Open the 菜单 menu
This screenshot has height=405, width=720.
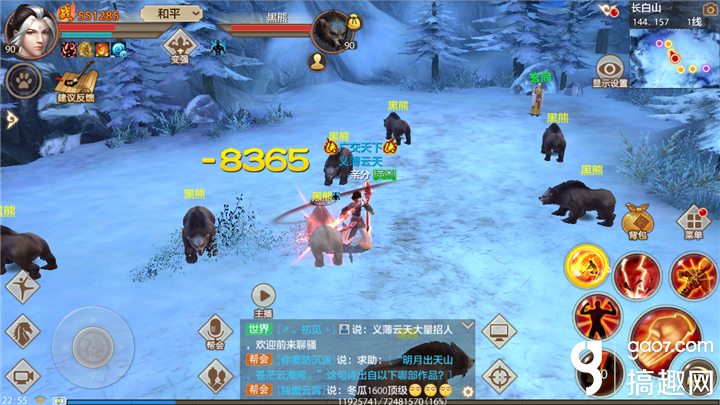click(694, 222)
